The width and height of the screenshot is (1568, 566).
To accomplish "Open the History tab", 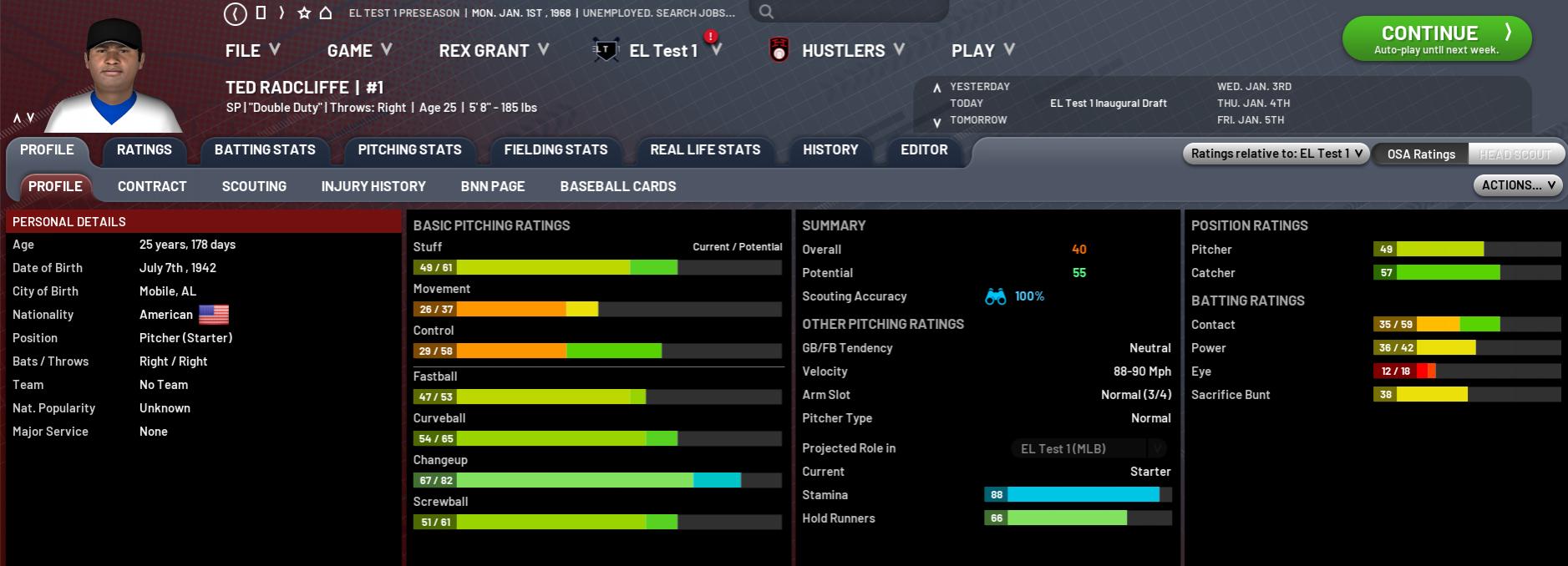I will click(x=830, y=150).
